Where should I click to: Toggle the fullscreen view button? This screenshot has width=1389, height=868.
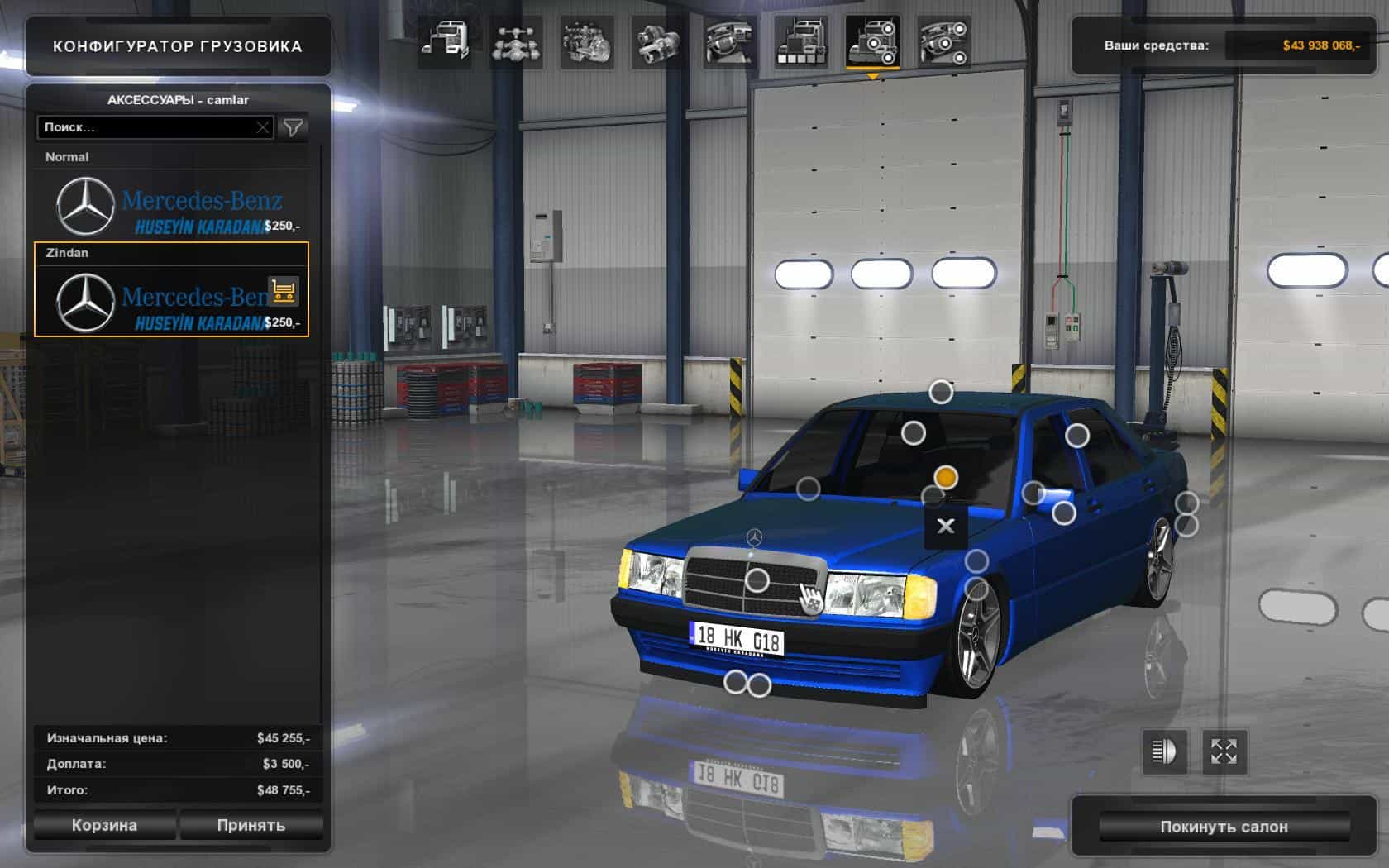point(1224,751)
